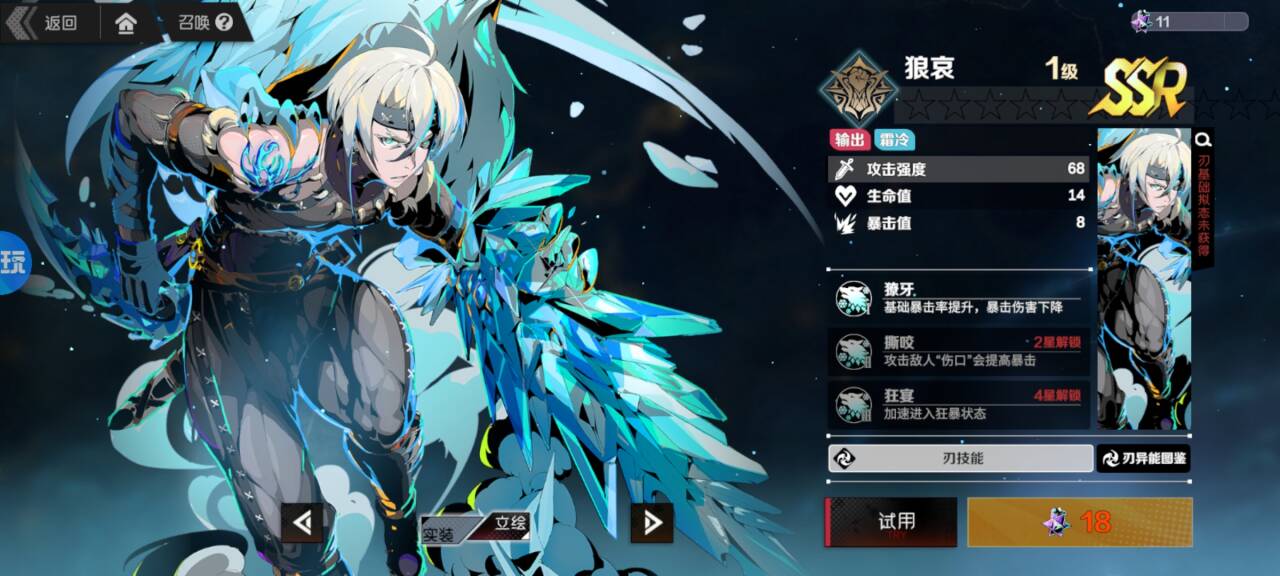Open the 刃技能 button
The image size is (1280, 576).
960,458
